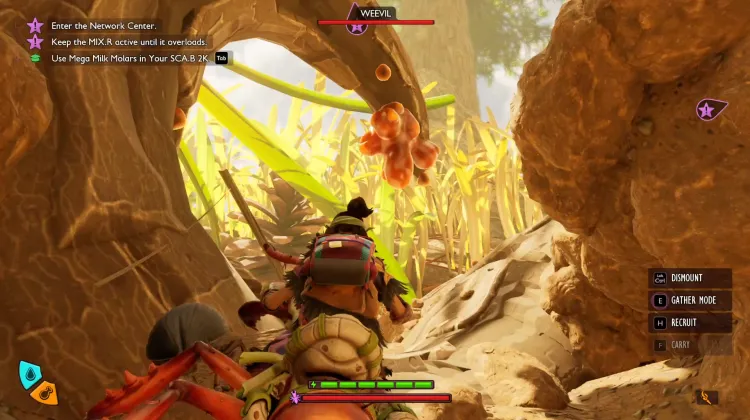Click the orange swirl icon in the corner
The width and height of the screenshot is (750, 420).
[x=708, y=397]
